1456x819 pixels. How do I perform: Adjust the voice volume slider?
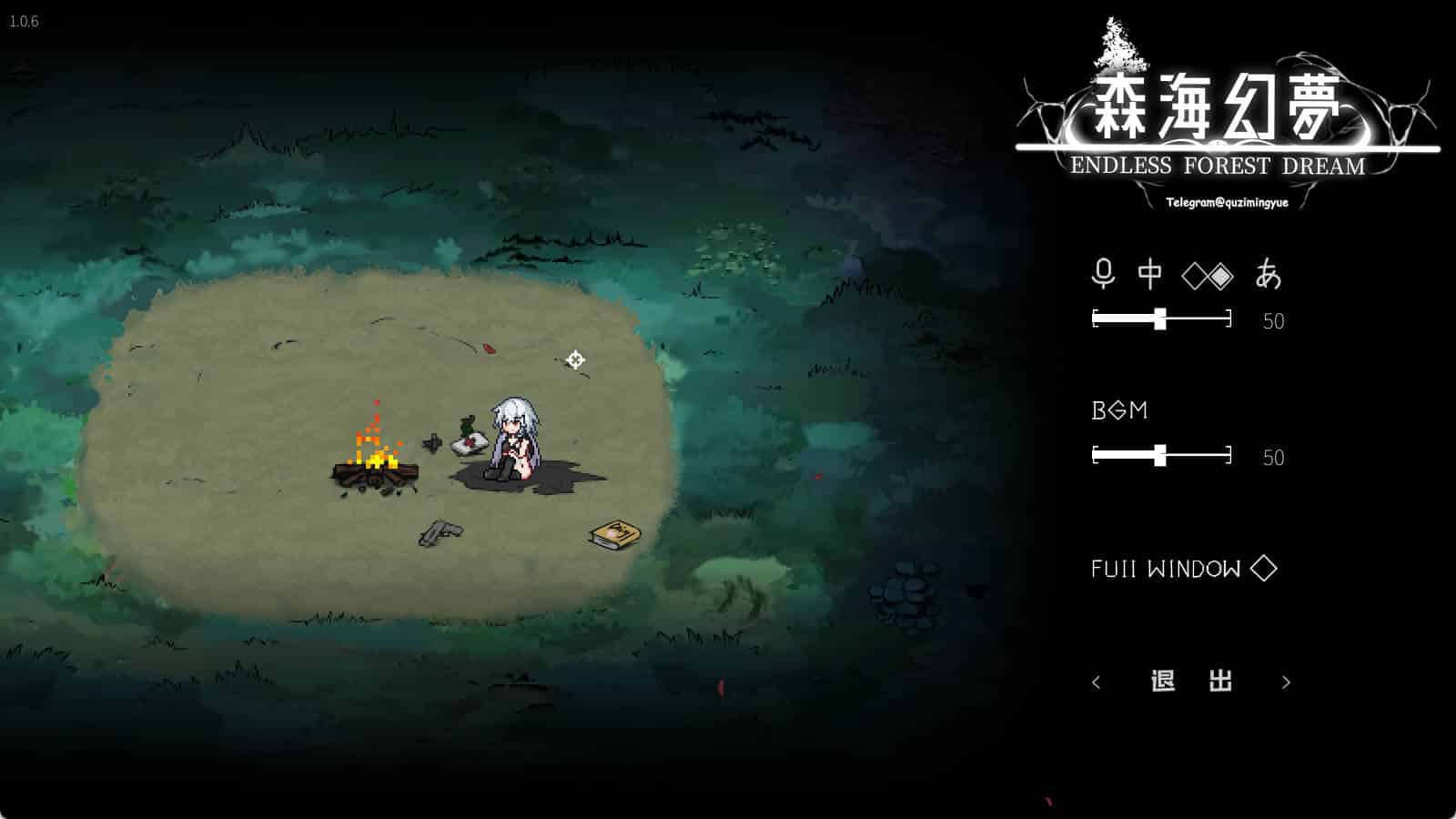pos(1160,318)
